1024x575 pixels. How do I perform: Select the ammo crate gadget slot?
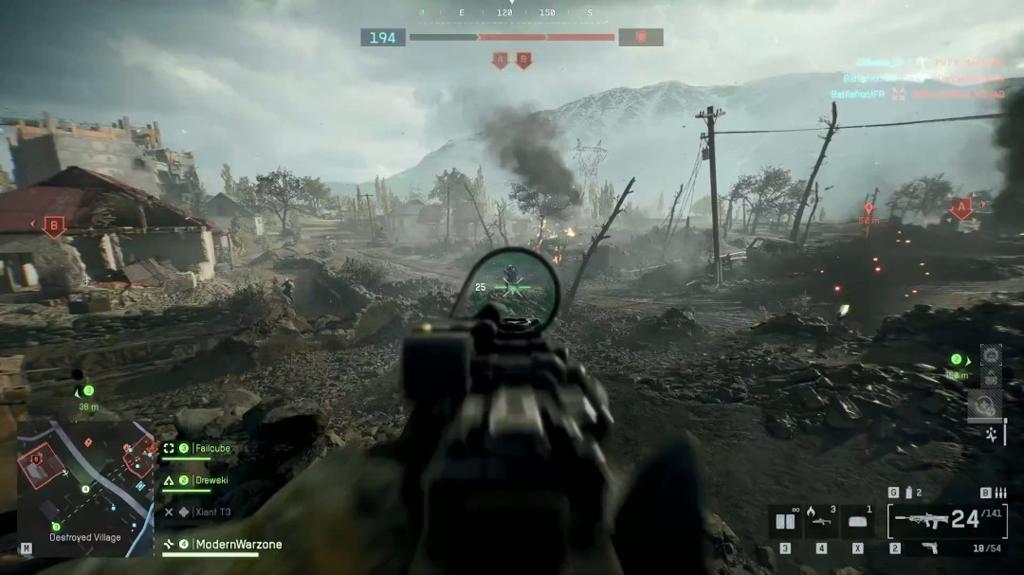click(x=786, y=521)
